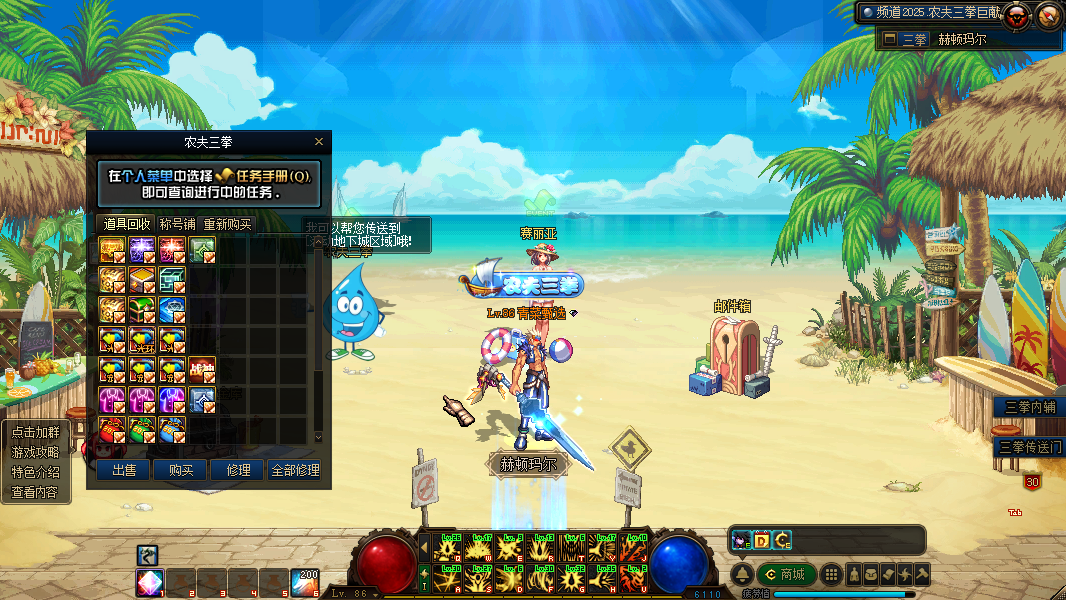
Task: Switch to the 称号铺 tab
Action: tap(178, 224)
